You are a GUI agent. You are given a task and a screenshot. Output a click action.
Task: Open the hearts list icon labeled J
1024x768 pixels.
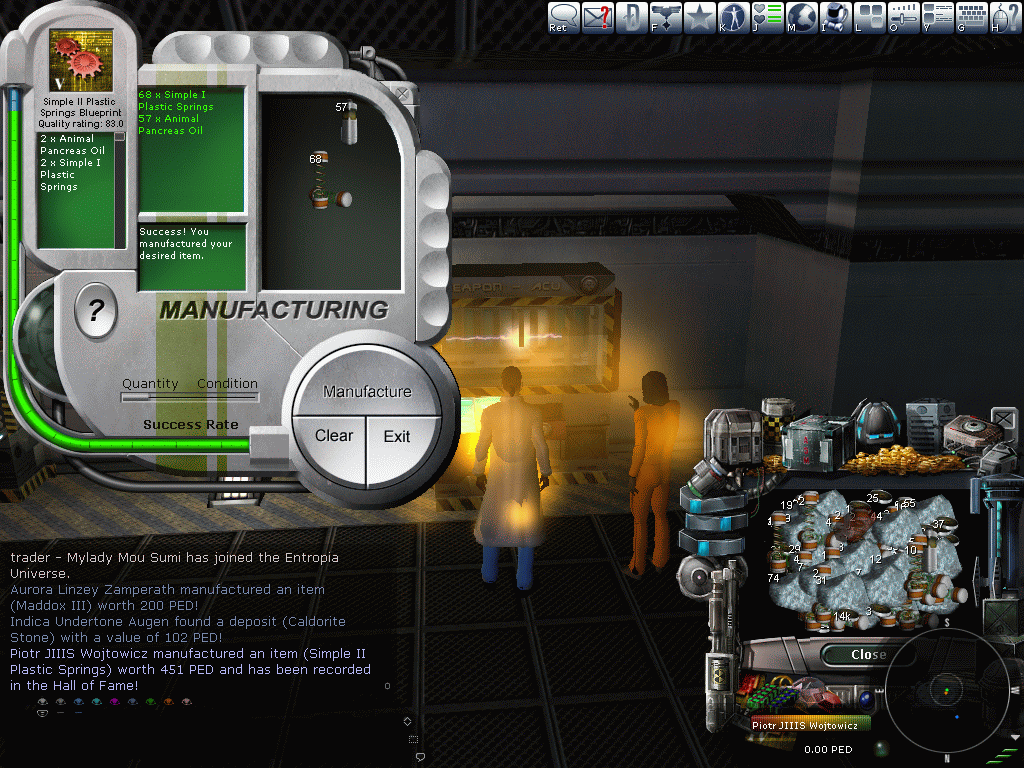coord(767,17)
